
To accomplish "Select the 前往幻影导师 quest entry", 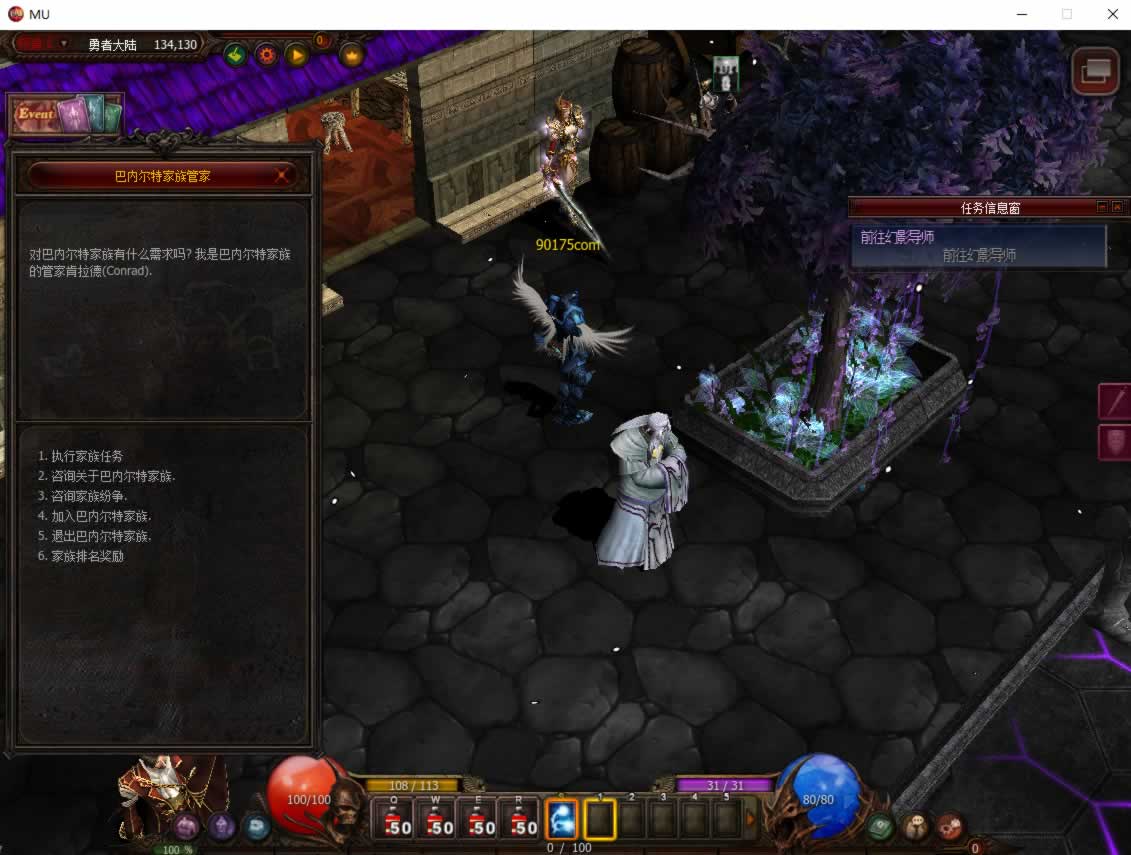I will pos(978,246).
